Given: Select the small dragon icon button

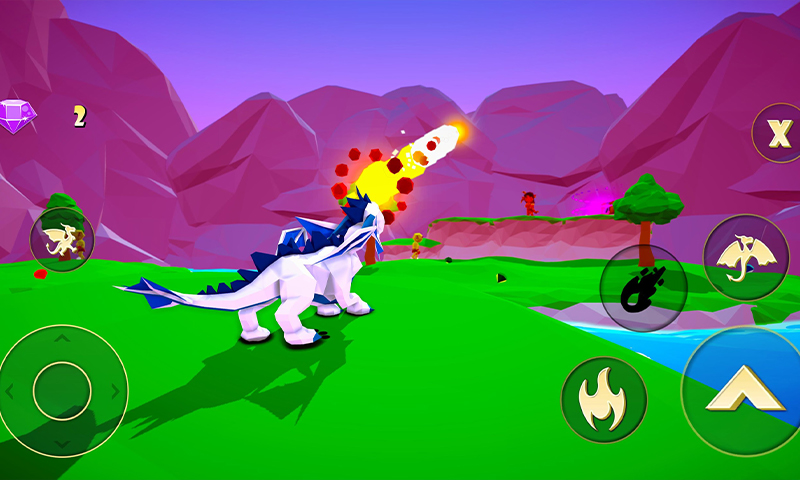Looking at the screenshot, I should [62, 241].
